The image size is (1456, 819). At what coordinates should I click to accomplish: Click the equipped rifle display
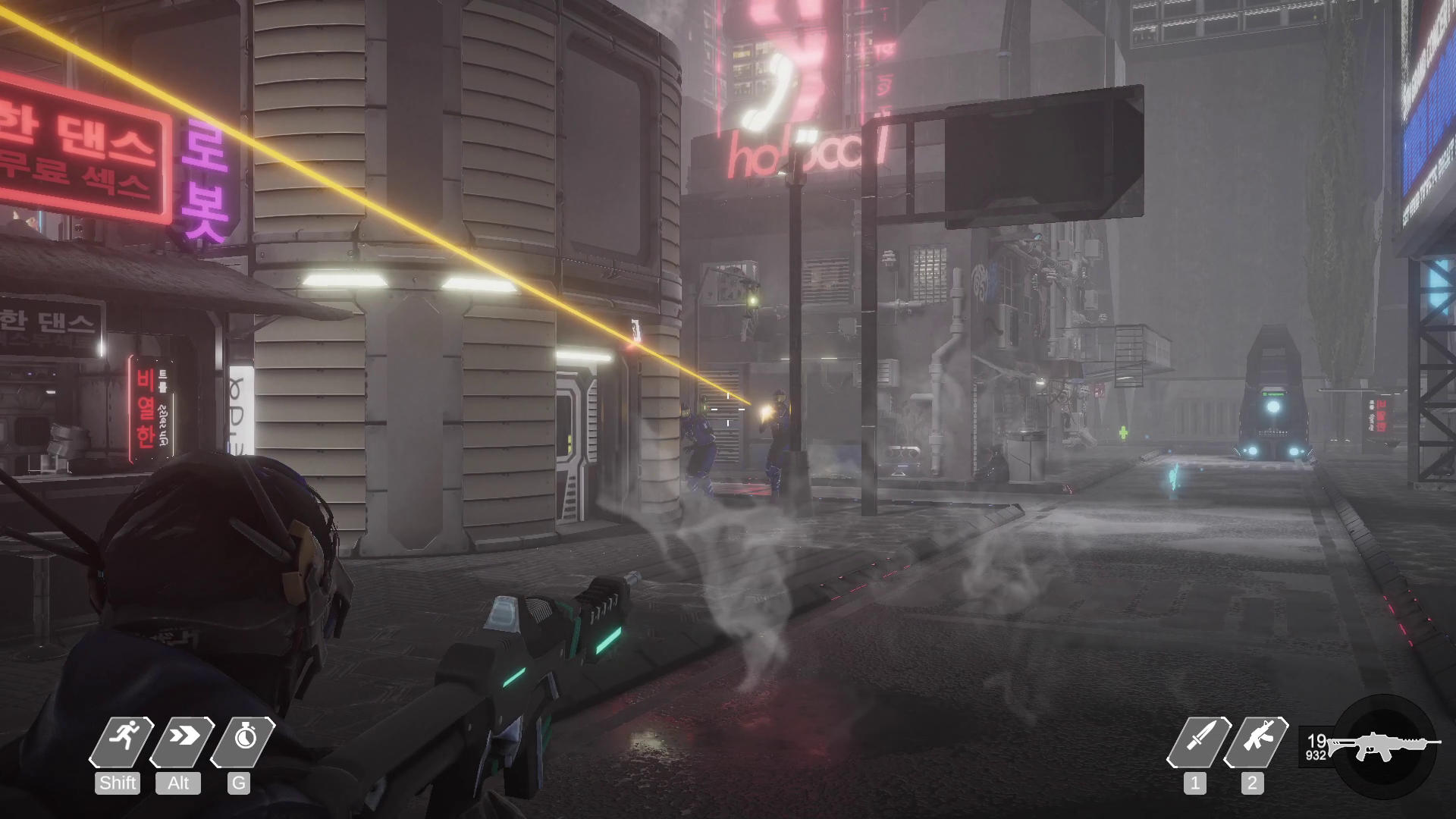pos(1384,745)
